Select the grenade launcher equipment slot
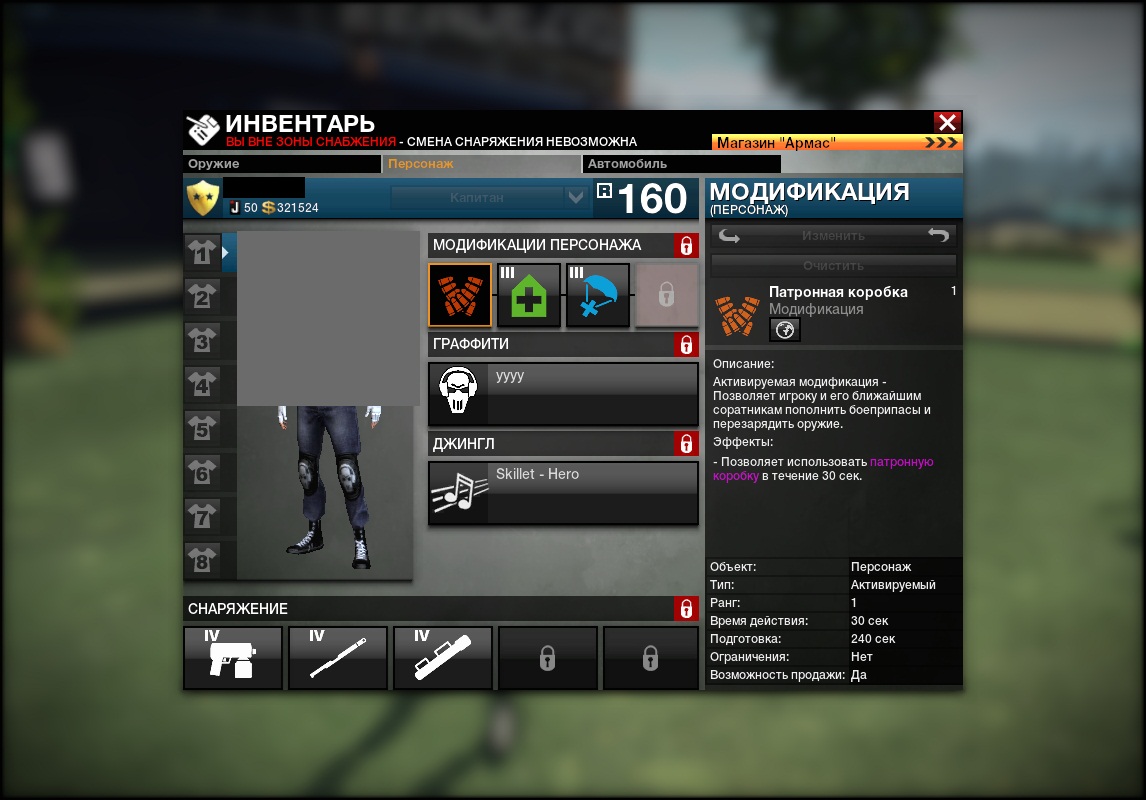 (443, 658)
